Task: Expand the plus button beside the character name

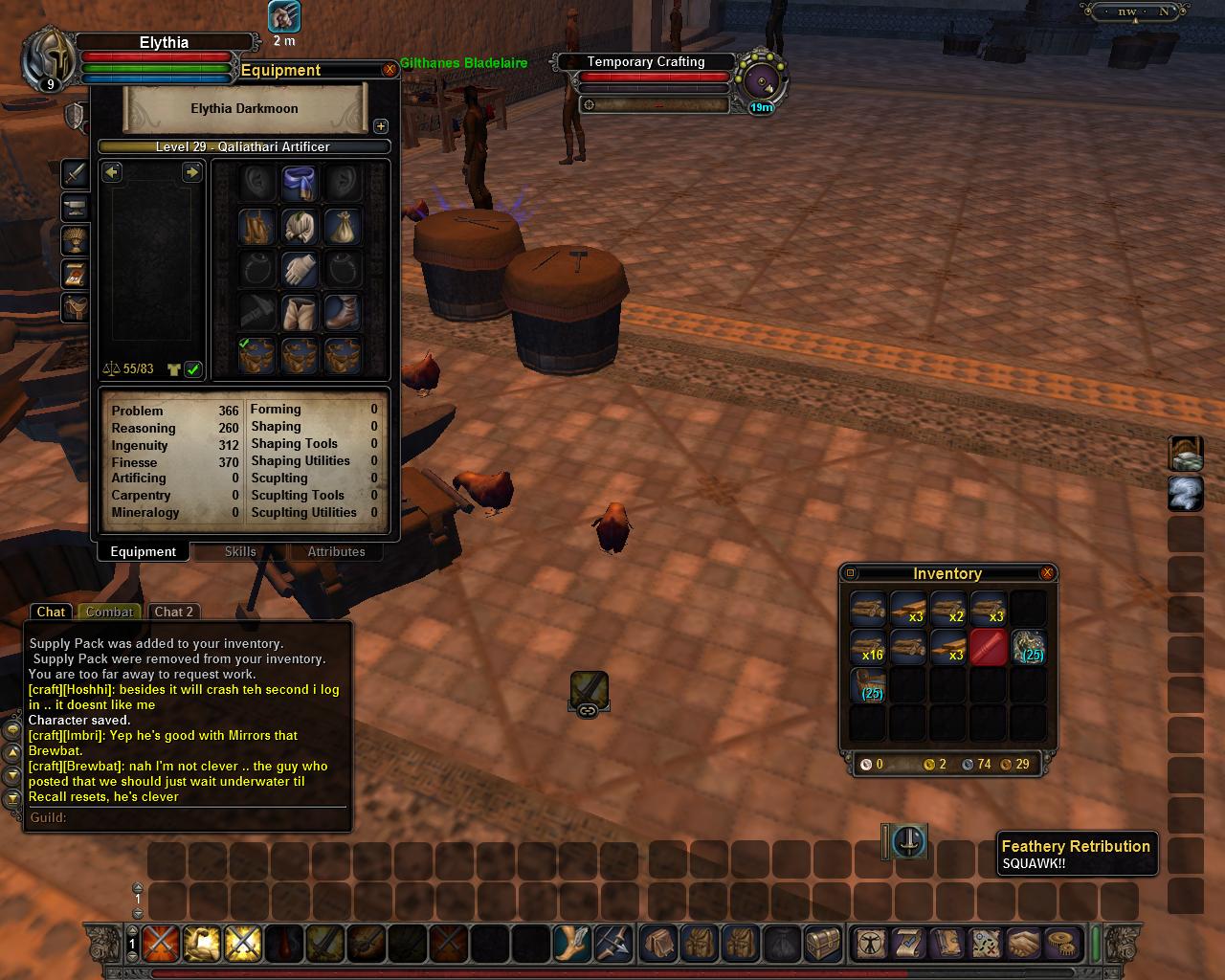Action: (x=380, y=126)
